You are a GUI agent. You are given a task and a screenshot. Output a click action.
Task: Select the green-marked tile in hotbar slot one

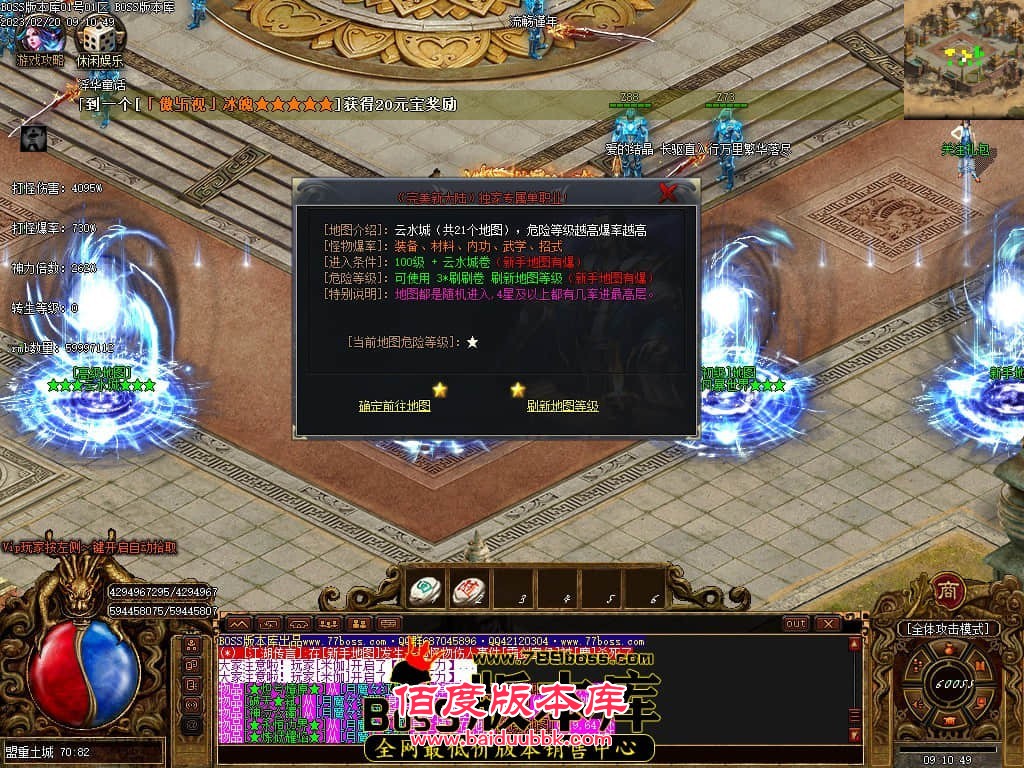(x=427, y=591)
